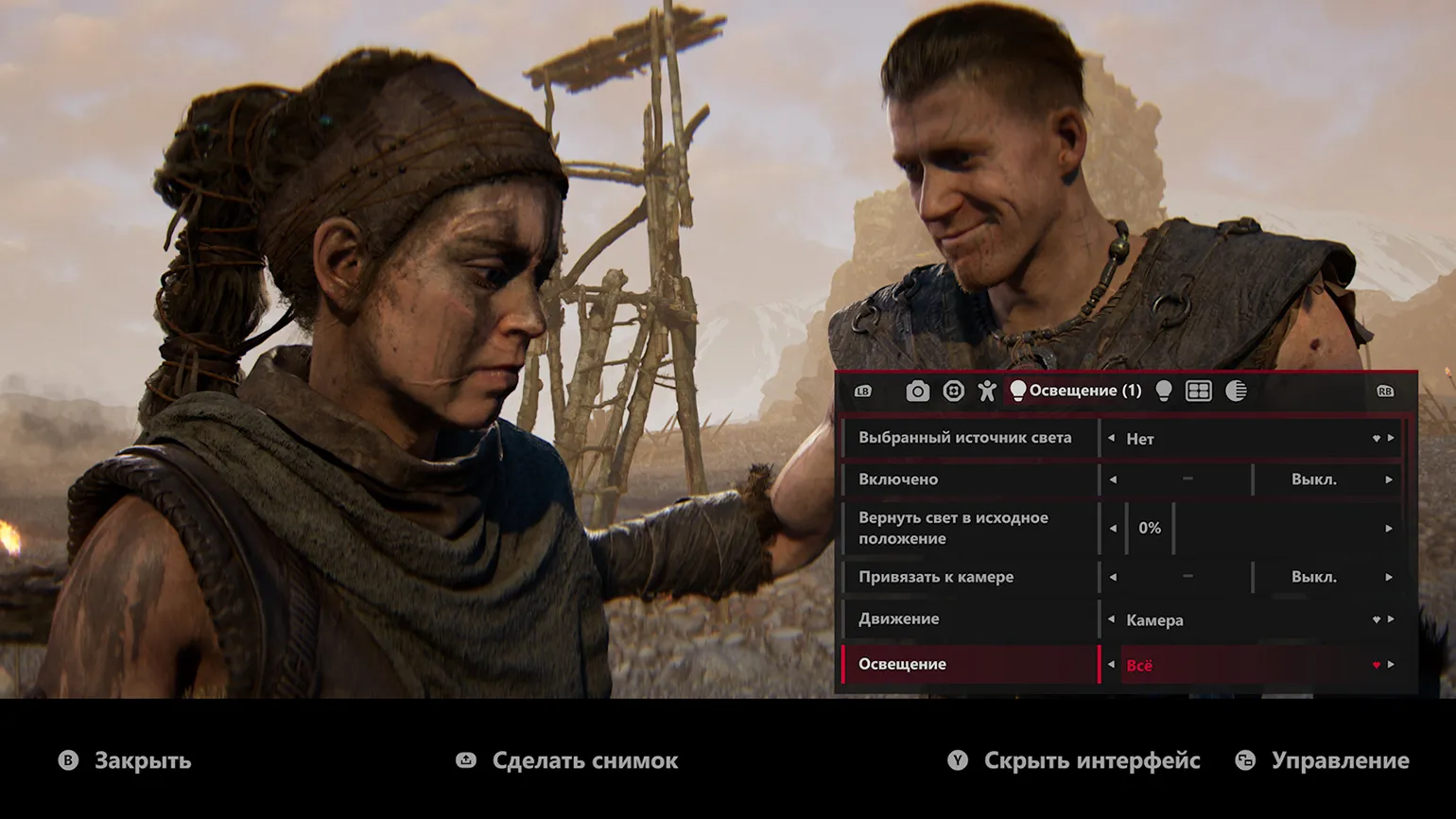The width and height of the screenshot is (1456, 819).
Task: Click the left arrow beside Камера value
Action: tap(1112, 619)
